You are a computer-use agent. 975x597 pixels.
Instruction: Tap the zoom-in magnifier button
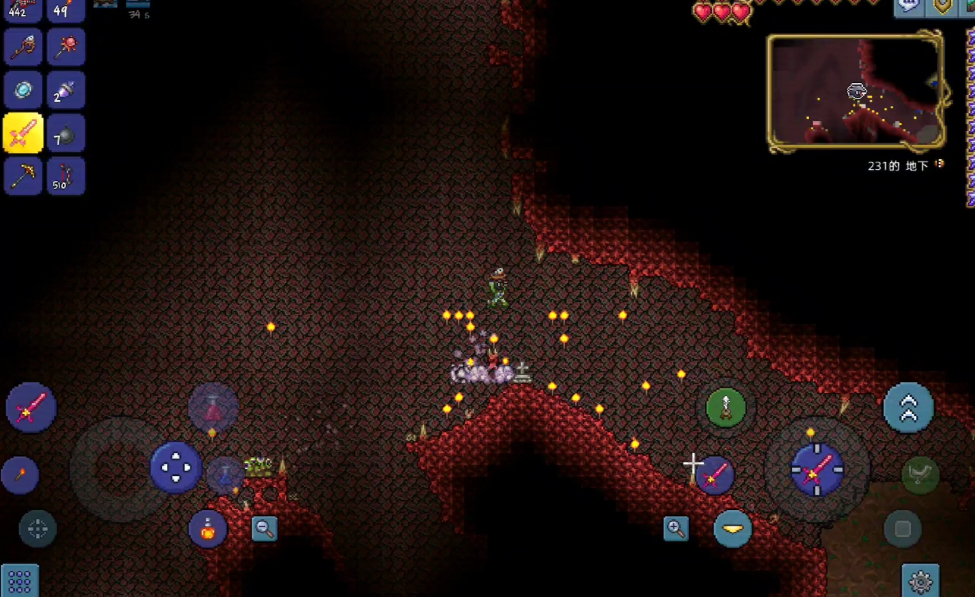click(x=676, y=528)
